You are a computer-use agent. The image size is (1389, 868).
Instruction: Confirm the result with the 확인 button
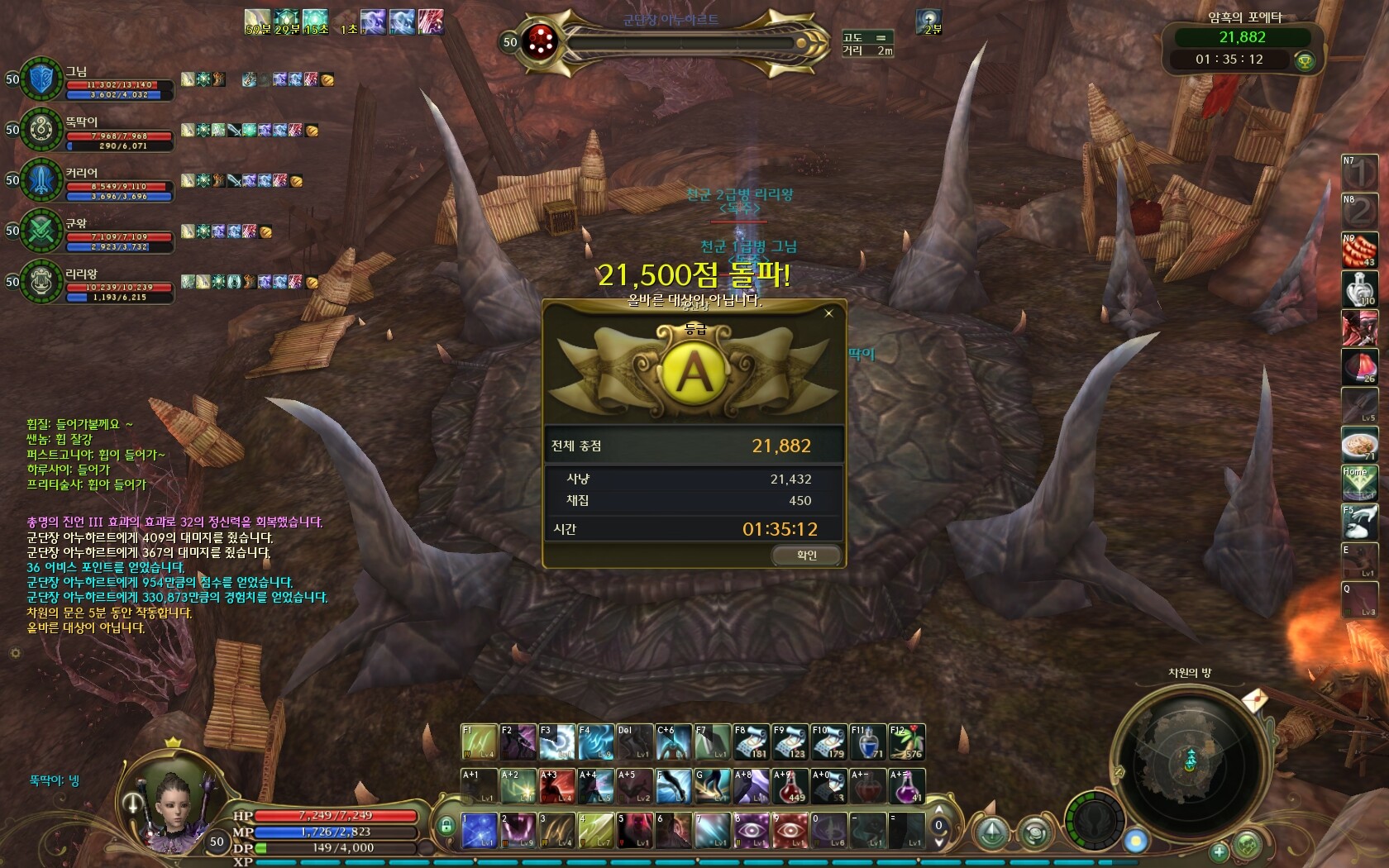807,556
